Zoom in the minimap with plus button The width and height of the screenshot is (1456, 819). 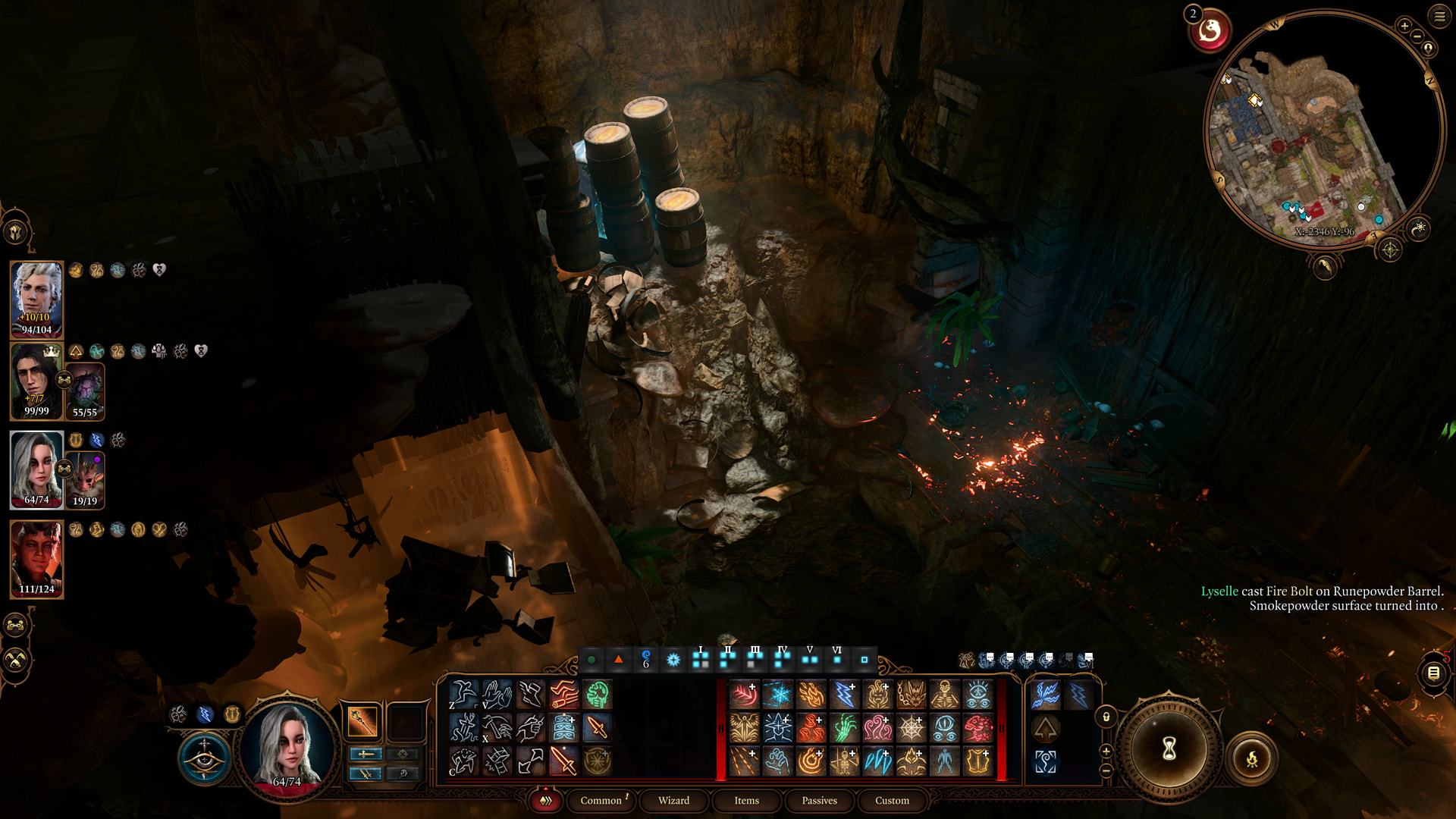pyautogui.click(x=1404, y=26)
